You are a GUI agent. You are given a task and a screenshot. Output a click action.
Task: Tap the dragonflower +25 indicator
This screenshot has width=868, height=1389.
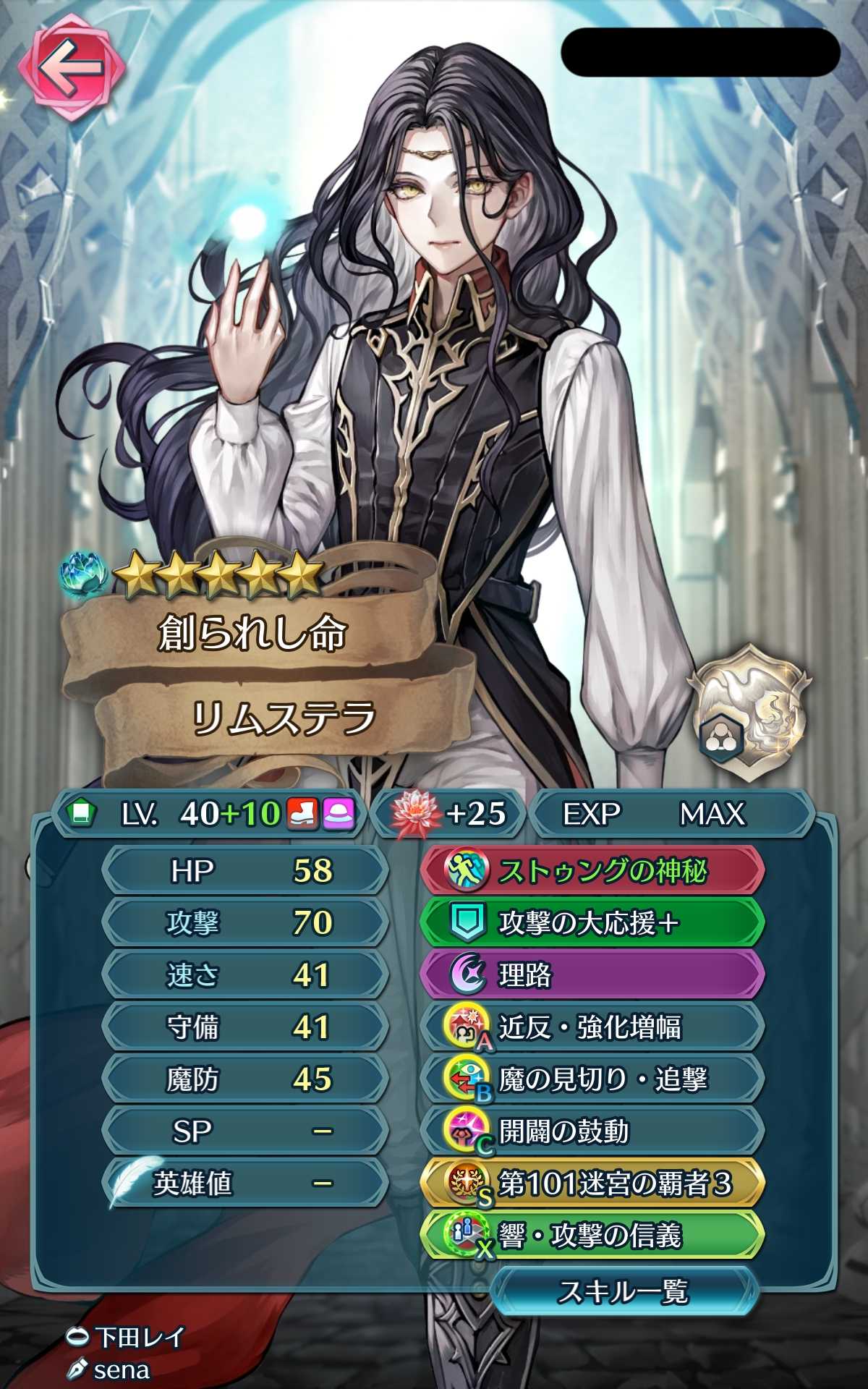448,814
